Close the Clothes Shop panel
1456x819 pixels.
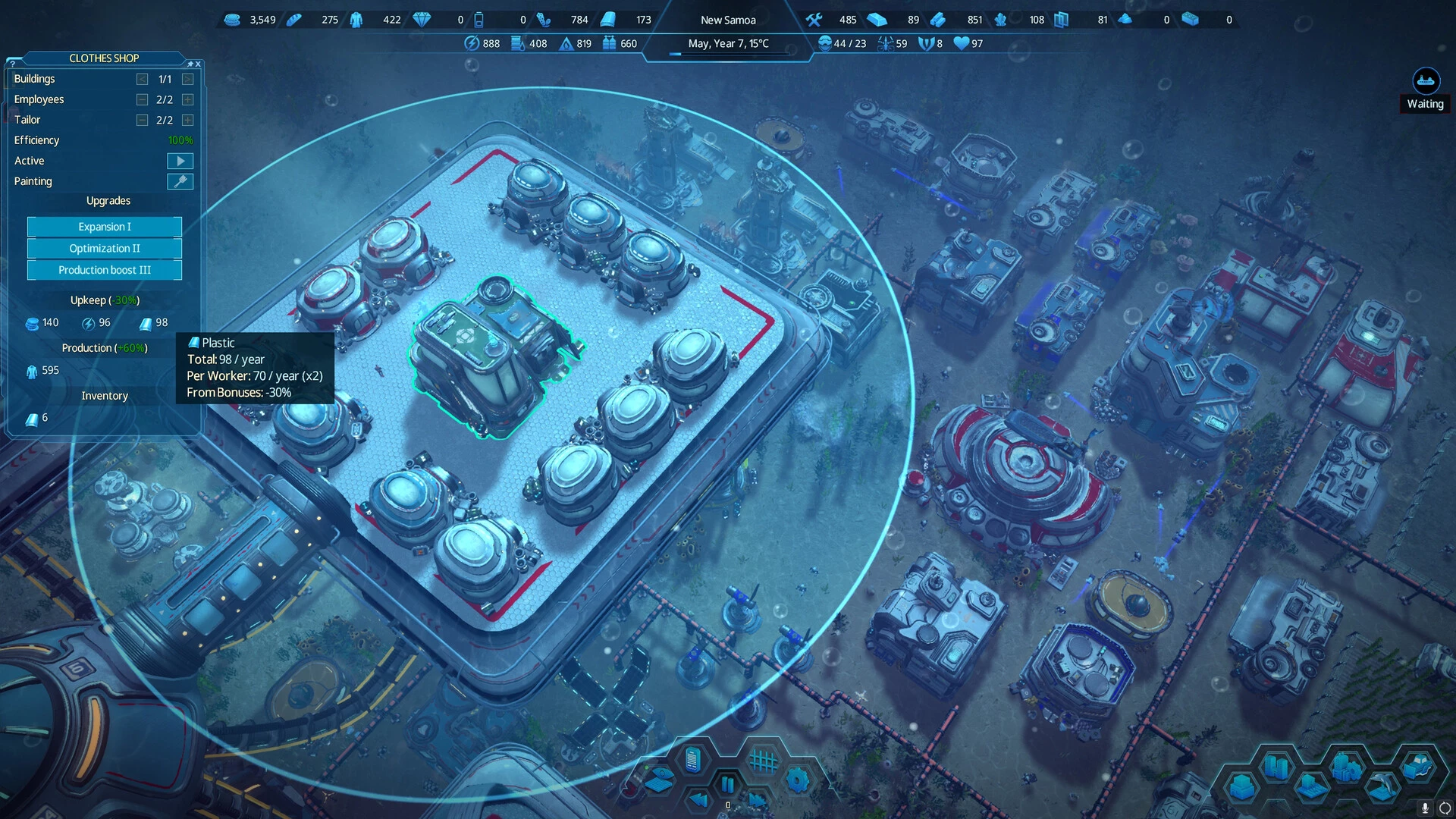pyautogui.click(x=198, y=64)
